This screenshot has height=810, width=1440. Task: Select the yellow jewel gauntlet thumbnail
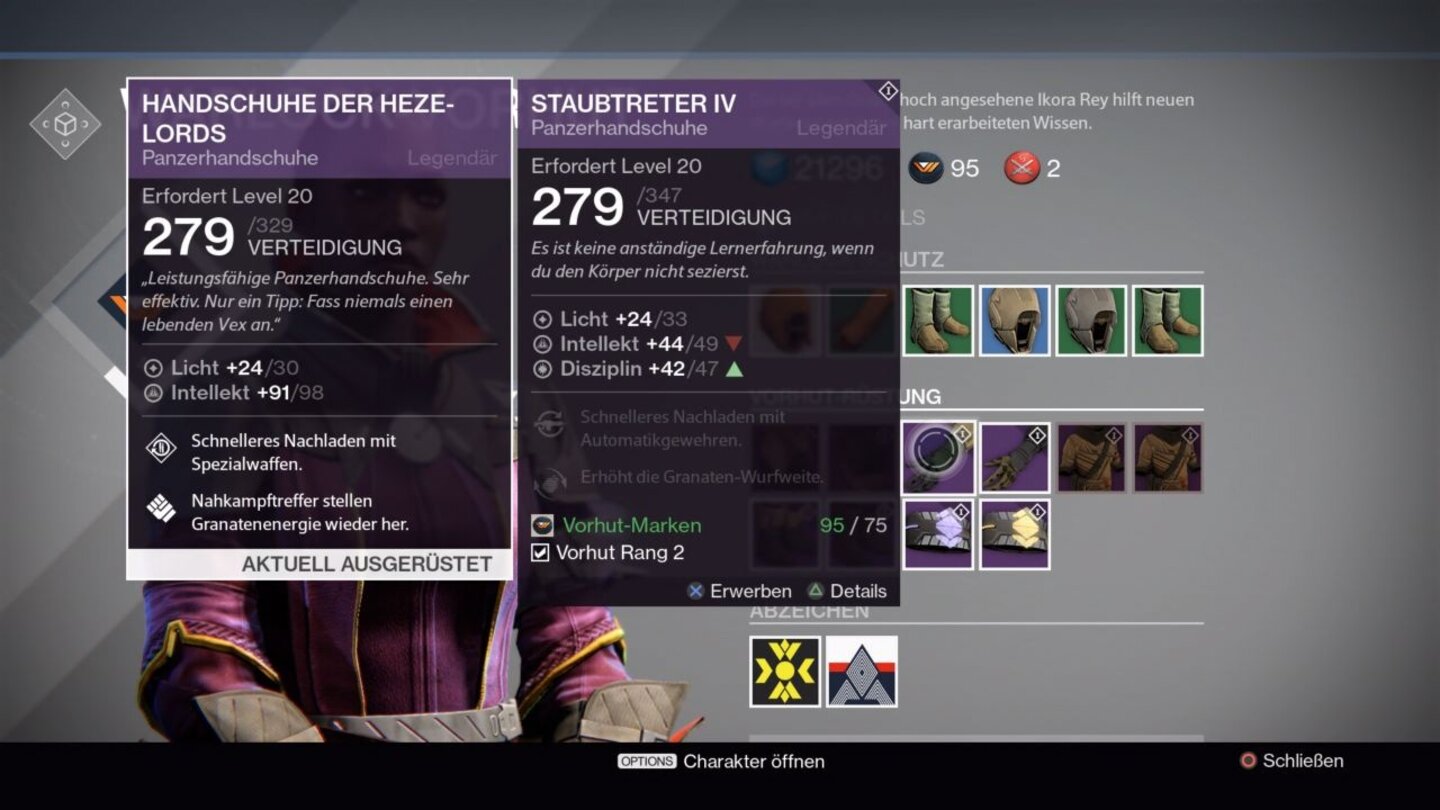click(1016, 533)
